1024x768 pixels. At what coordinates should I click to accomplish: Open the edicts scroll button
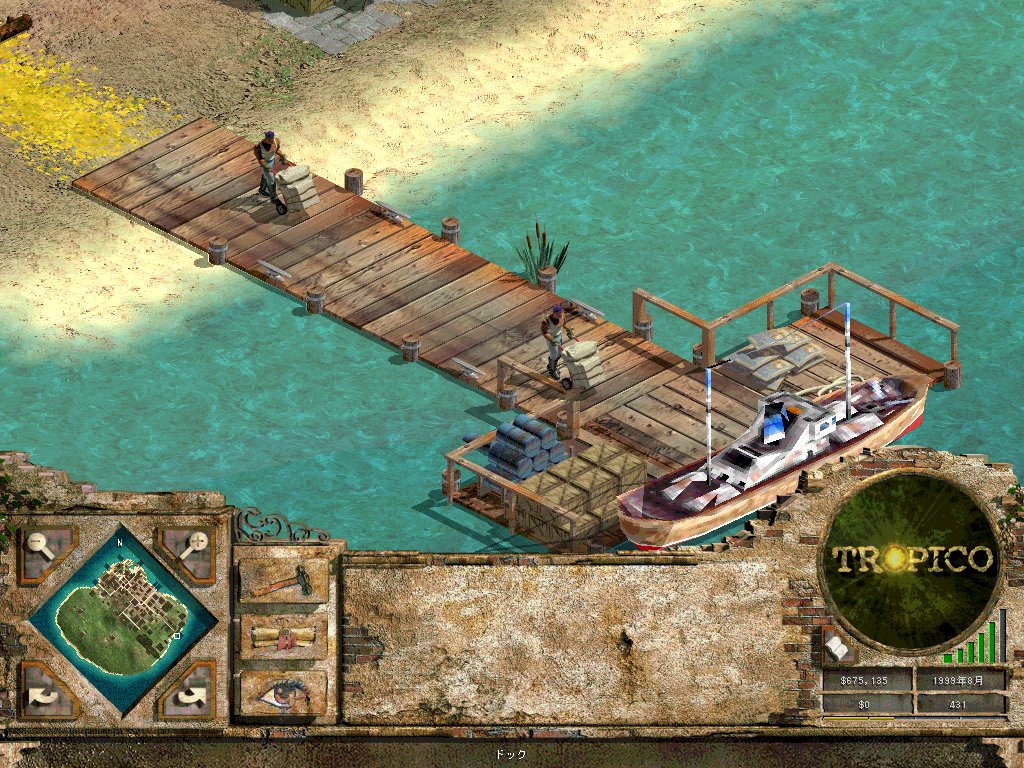tap(283, 637)
